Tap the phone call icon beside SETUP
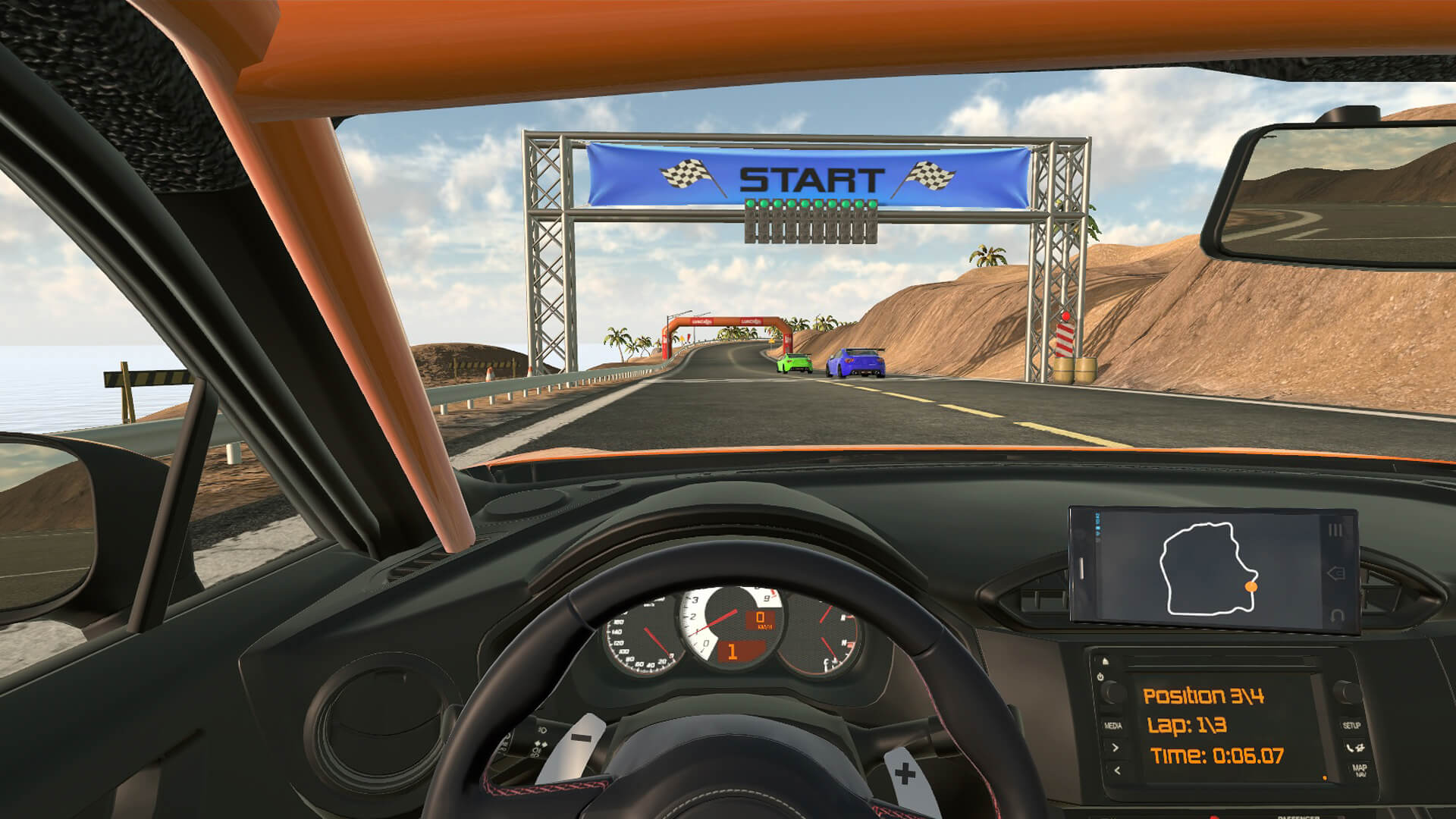1456x819 pixels. coord(1354,749)
